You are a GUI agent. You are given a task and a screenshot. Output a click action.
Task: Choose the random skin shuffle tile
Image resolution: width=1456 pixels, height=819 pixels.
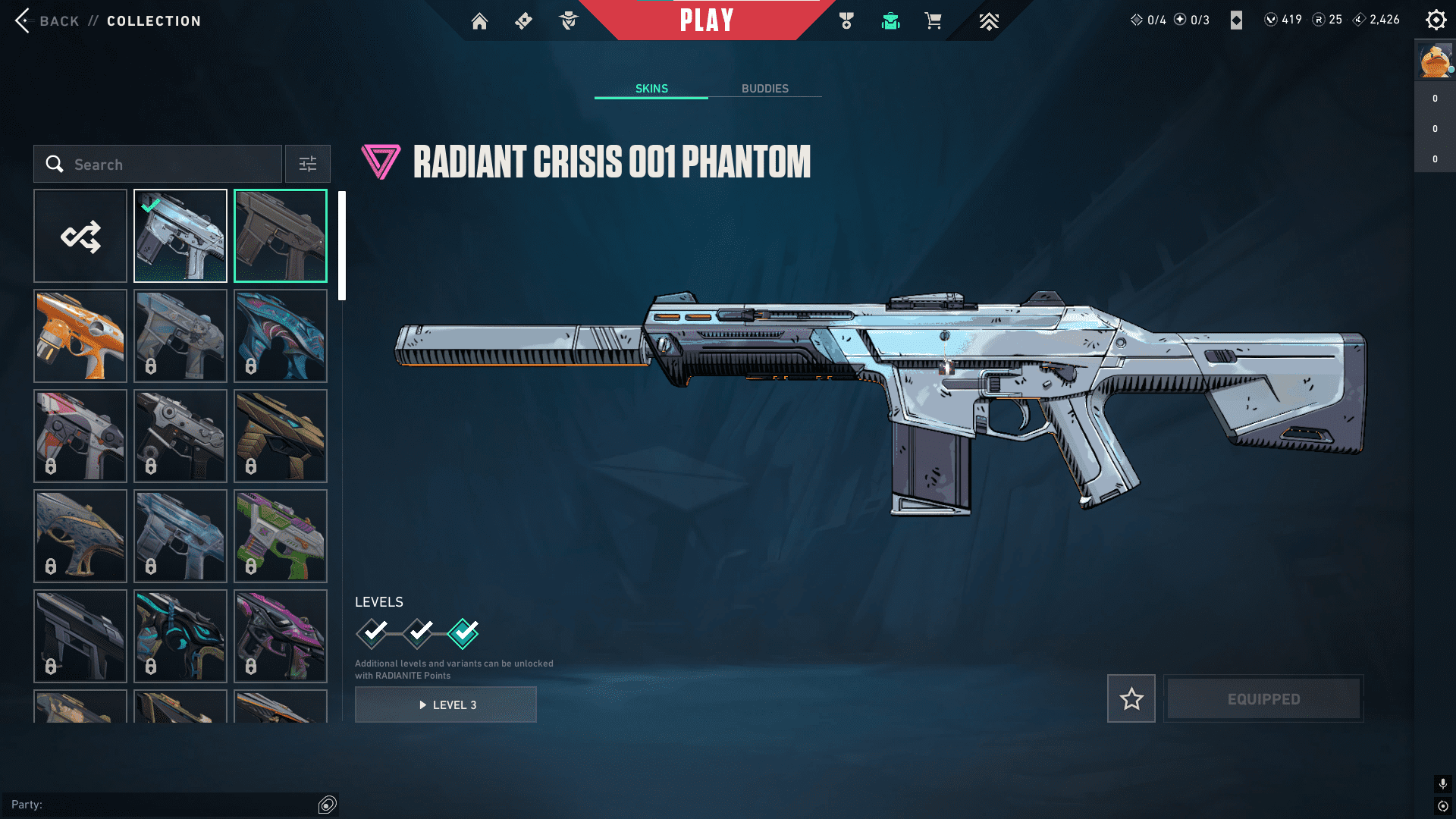(80, 236)
